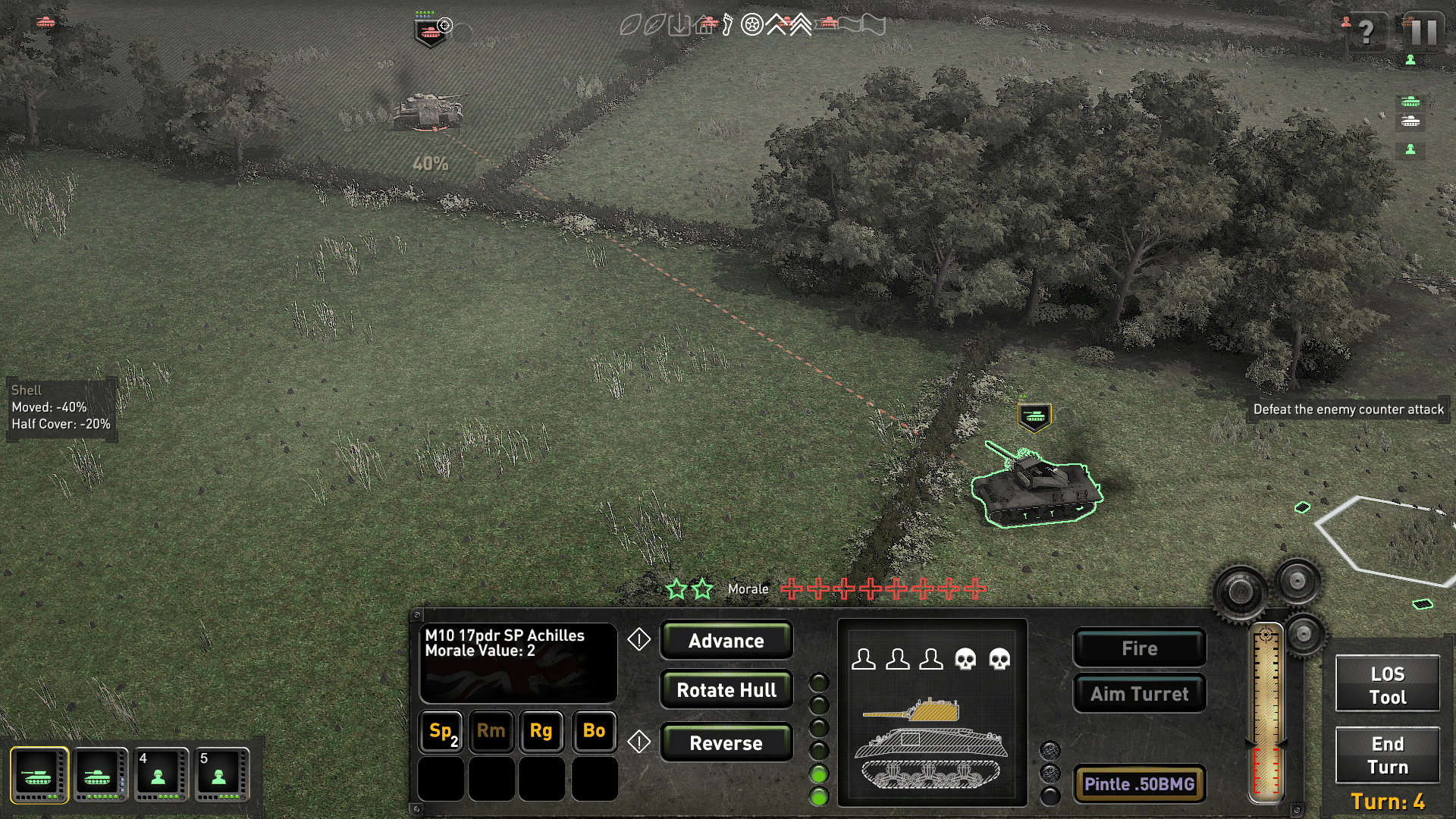Select the dimmed Rm ability slot
The image size is (1456, 819).
point(491,732)
